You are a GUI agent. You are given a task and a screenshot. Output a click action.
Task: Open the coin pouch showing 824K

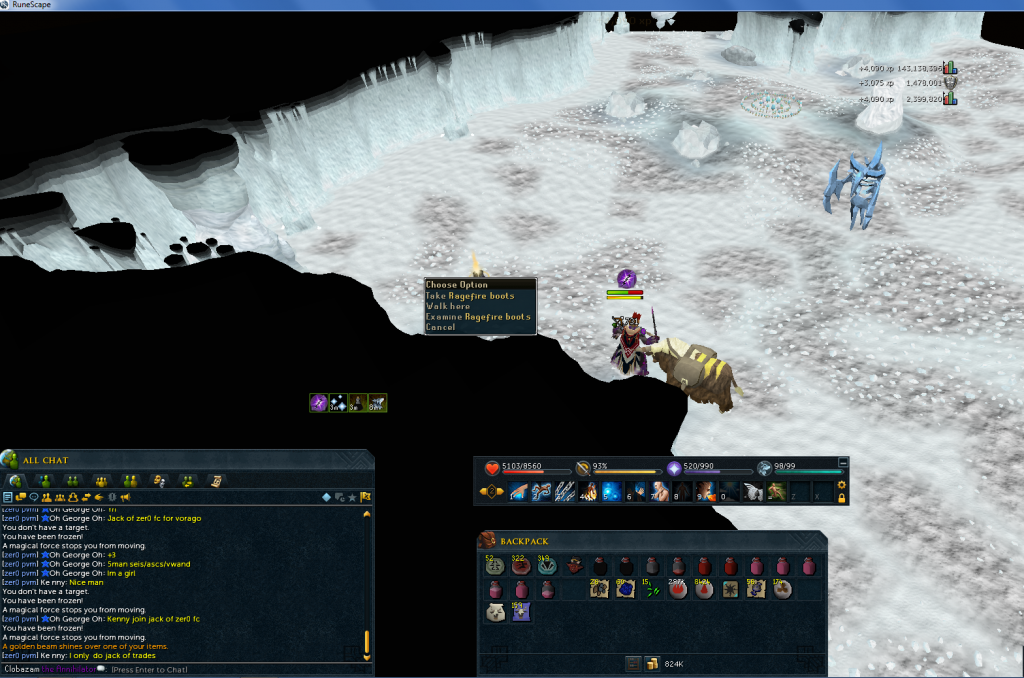click(652, 663)
